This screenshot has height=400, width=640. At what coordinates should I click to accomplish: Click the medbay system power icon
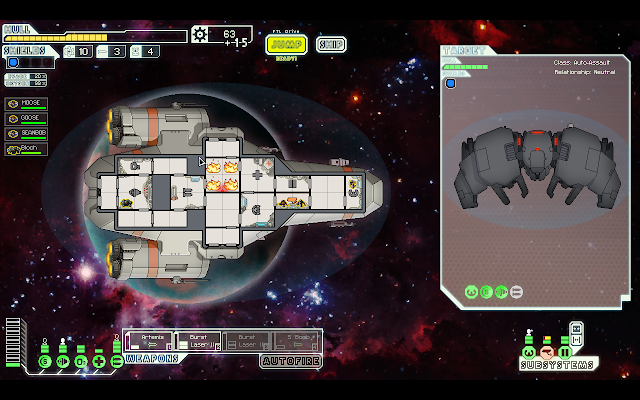pos(99,361)
